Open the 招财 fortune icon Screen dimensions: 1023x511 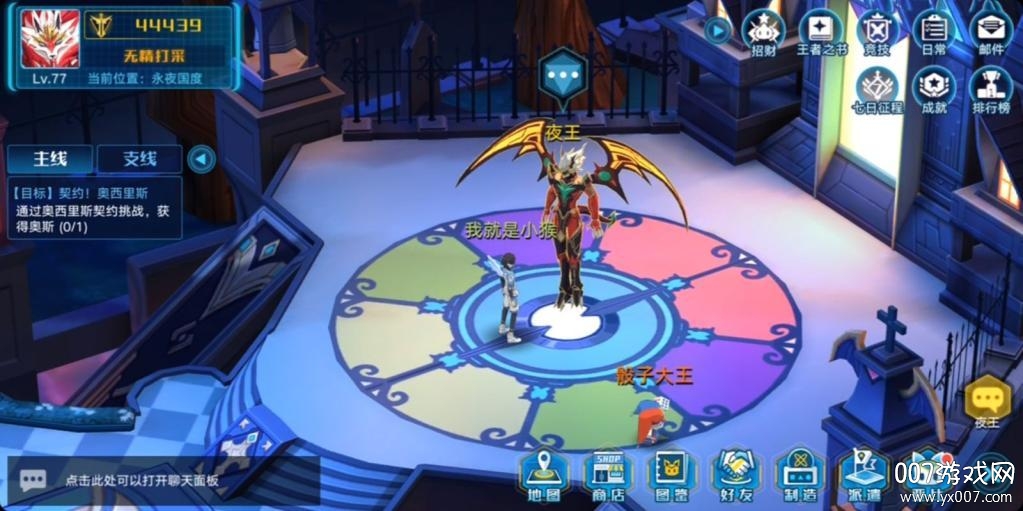pos(763,35)
